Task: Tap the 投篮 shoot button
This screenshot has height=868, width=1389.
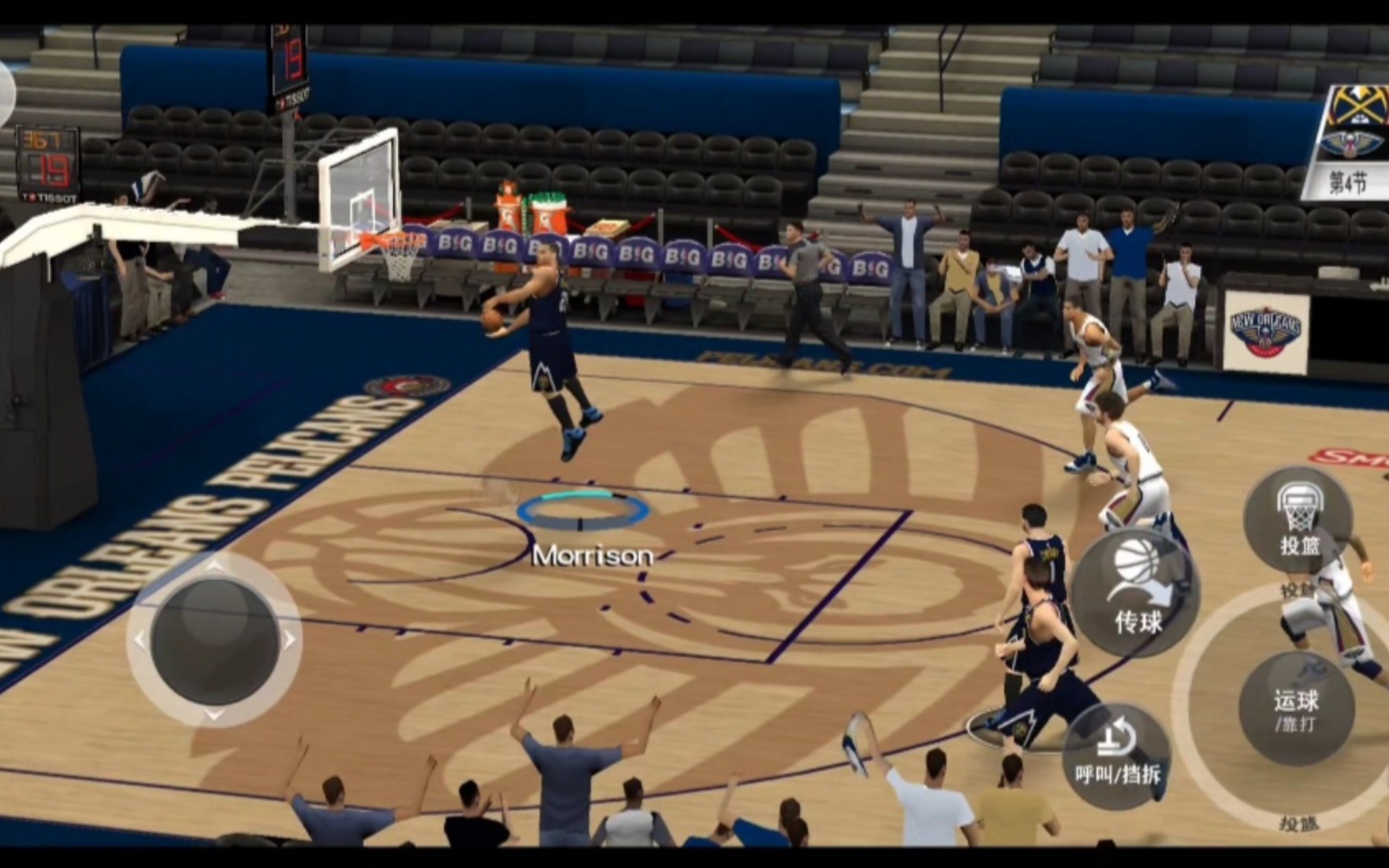Action: click(1298, 521)
